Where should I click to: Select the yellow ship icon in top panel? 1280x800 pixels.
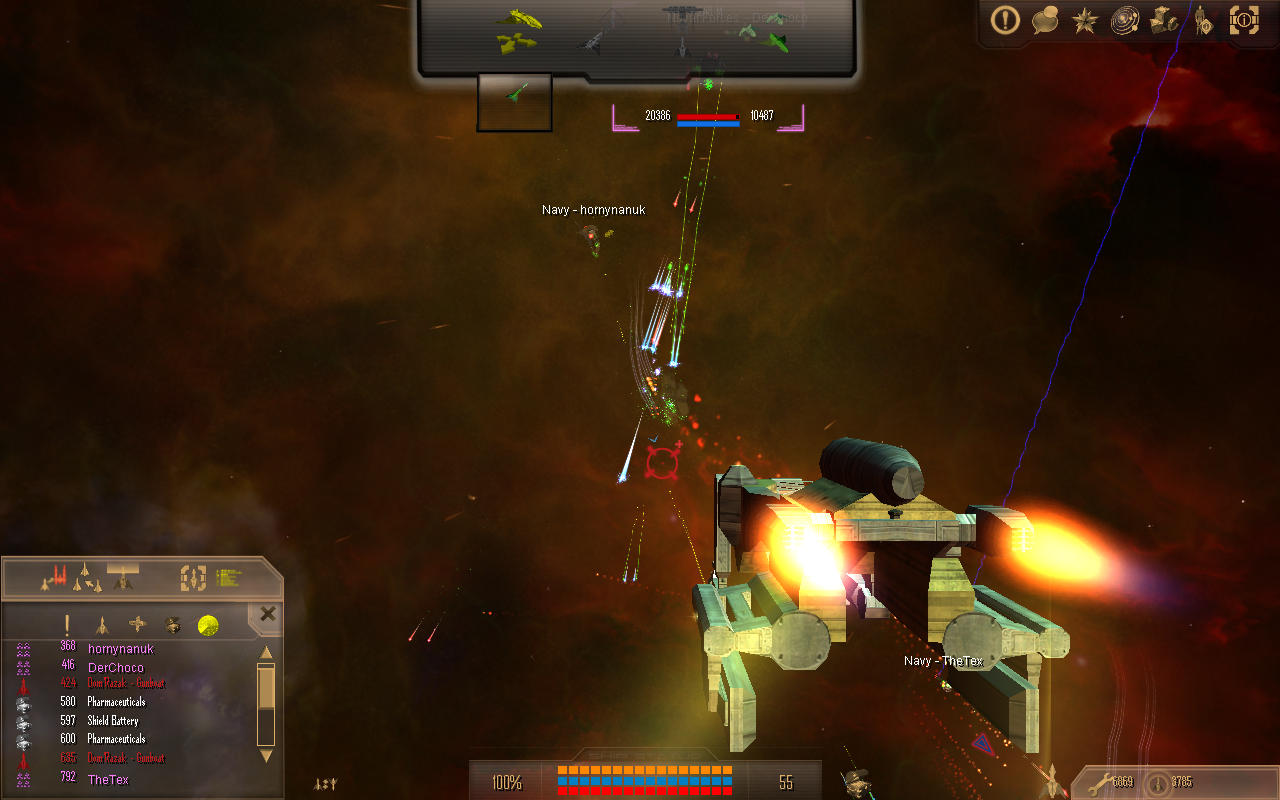(519, 18)
